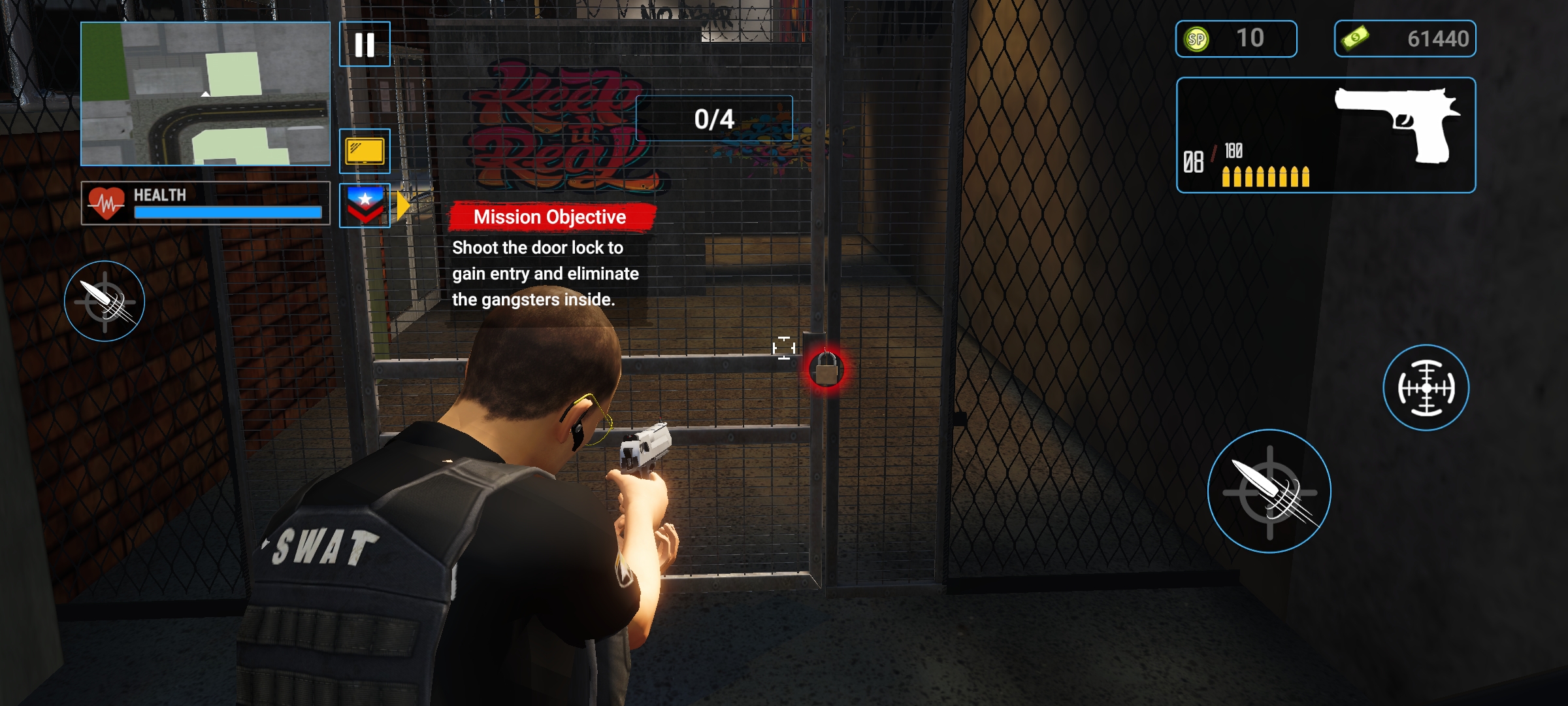Switch weapon via the pistol panel

click(x=1326, y=135)
